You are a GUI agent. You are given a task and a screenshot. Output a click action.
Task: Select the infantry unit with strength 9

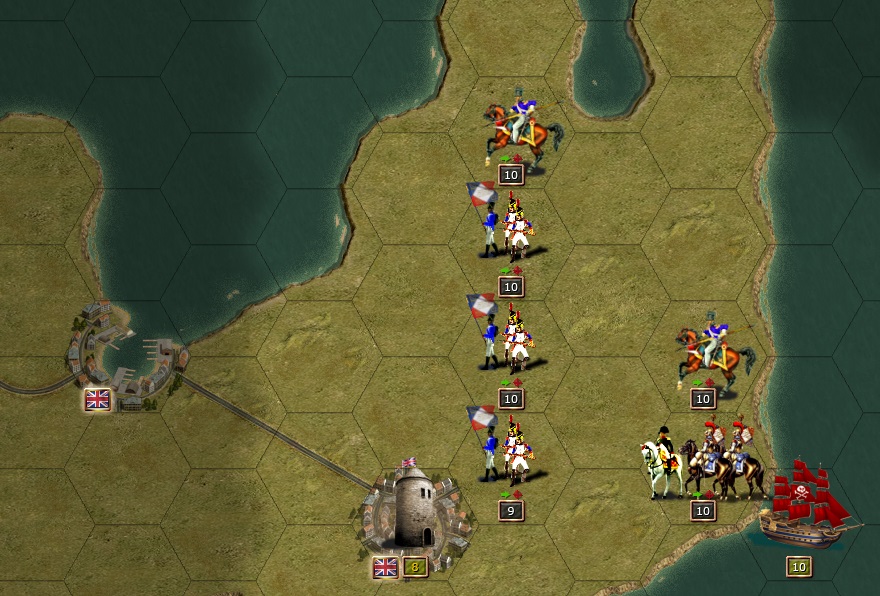[508, 451]
